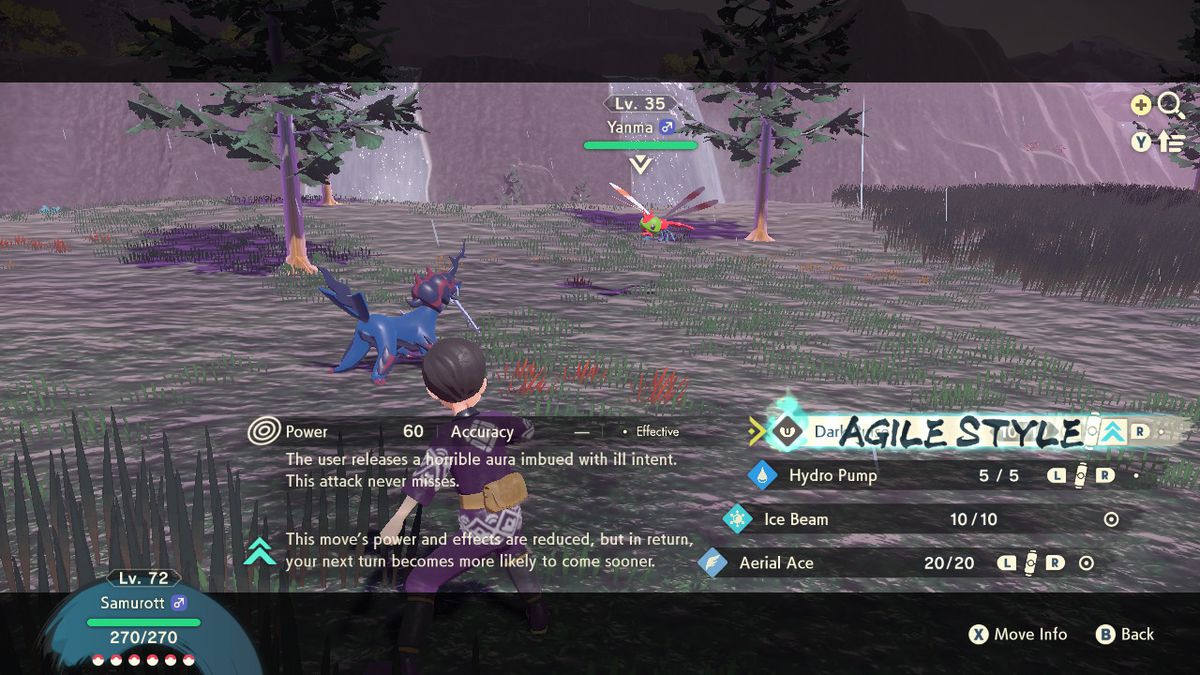Select the Hydro Pump move
The image size is (1200, 675).
pos(832,476)
